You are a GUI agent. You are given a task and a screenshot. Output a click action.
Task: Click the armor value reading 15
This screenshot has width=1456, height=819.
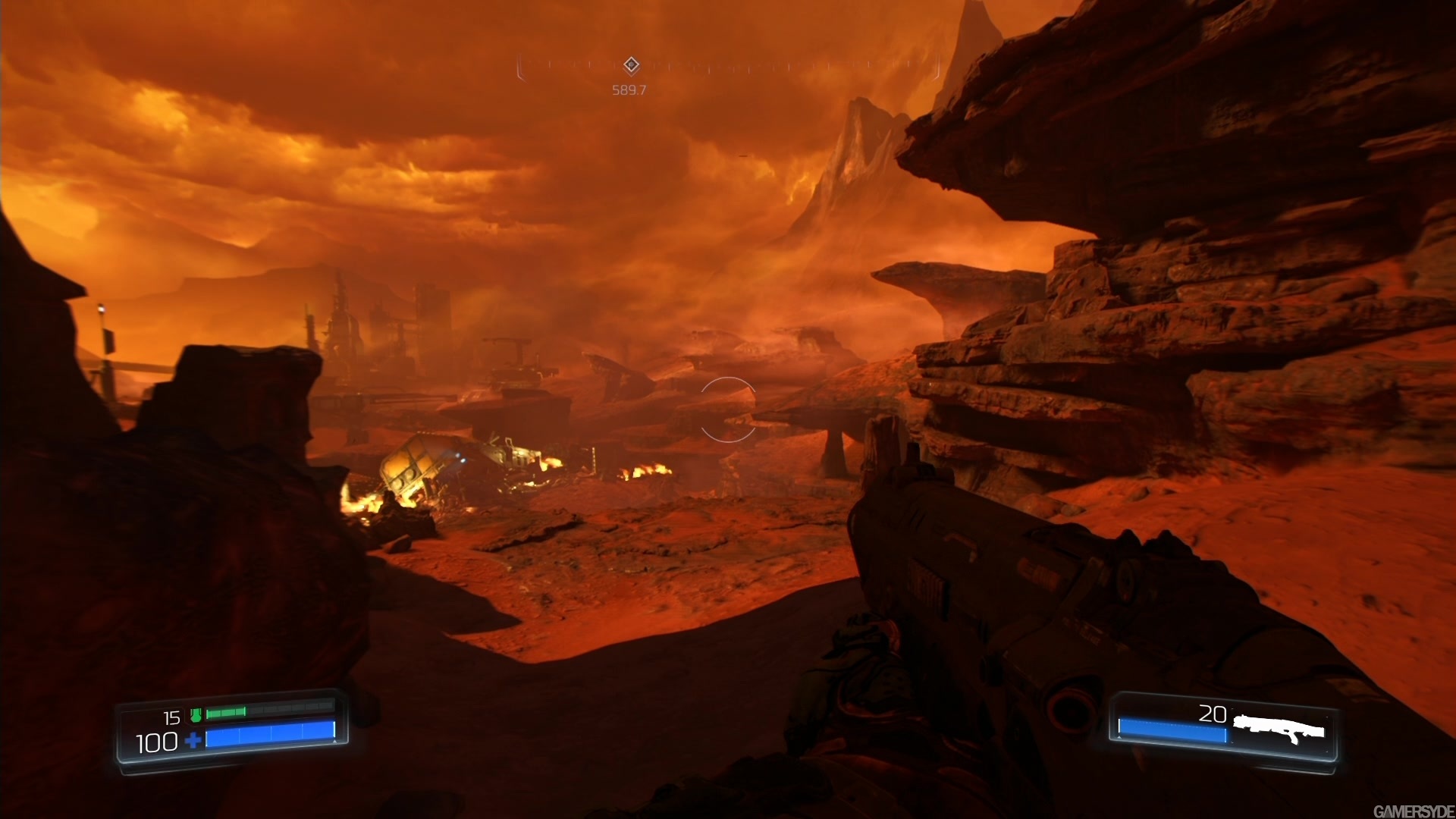[171, 717]
